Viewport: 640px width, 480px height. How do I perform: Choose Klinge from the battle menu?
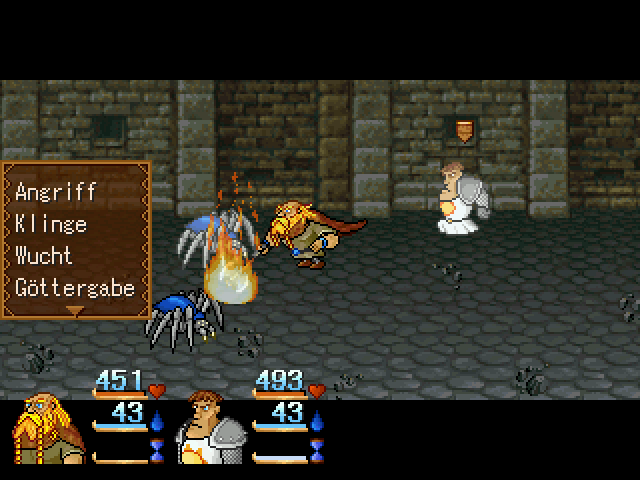tap(51, 224)
